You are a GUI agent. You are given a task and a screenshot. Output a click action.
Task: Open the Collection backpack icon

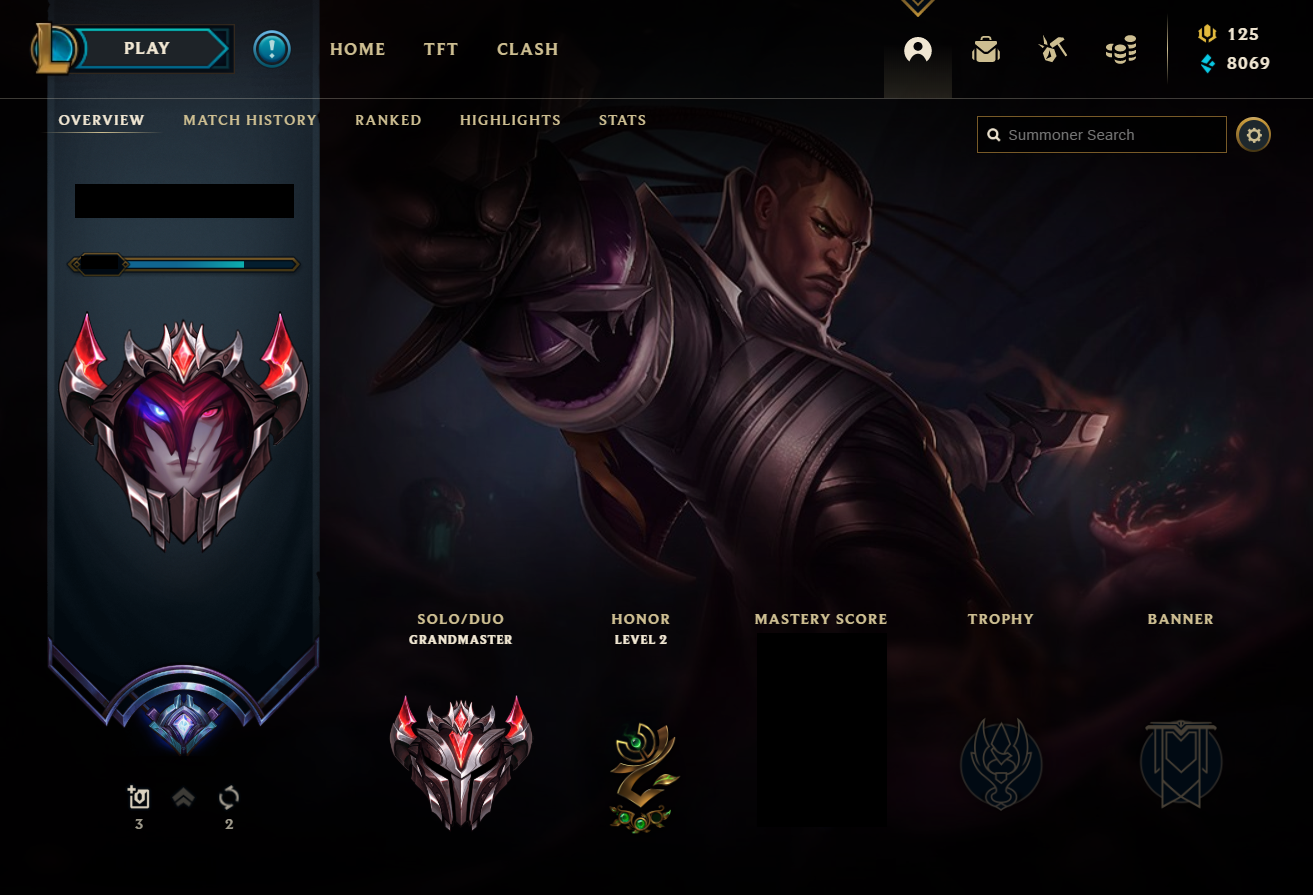coord(986,49)
